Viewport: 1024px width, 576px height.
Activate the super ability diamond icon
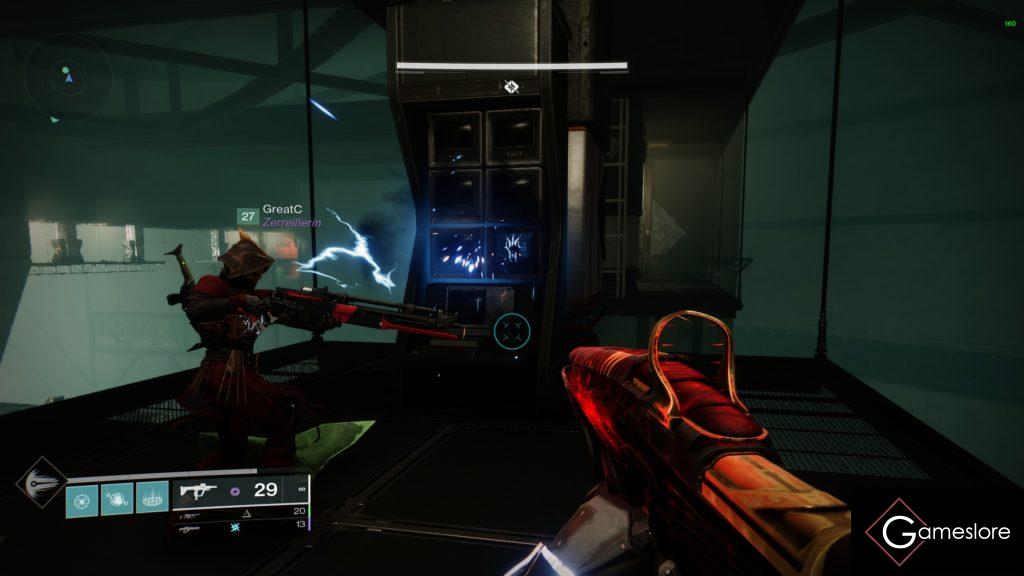[40, 487]
